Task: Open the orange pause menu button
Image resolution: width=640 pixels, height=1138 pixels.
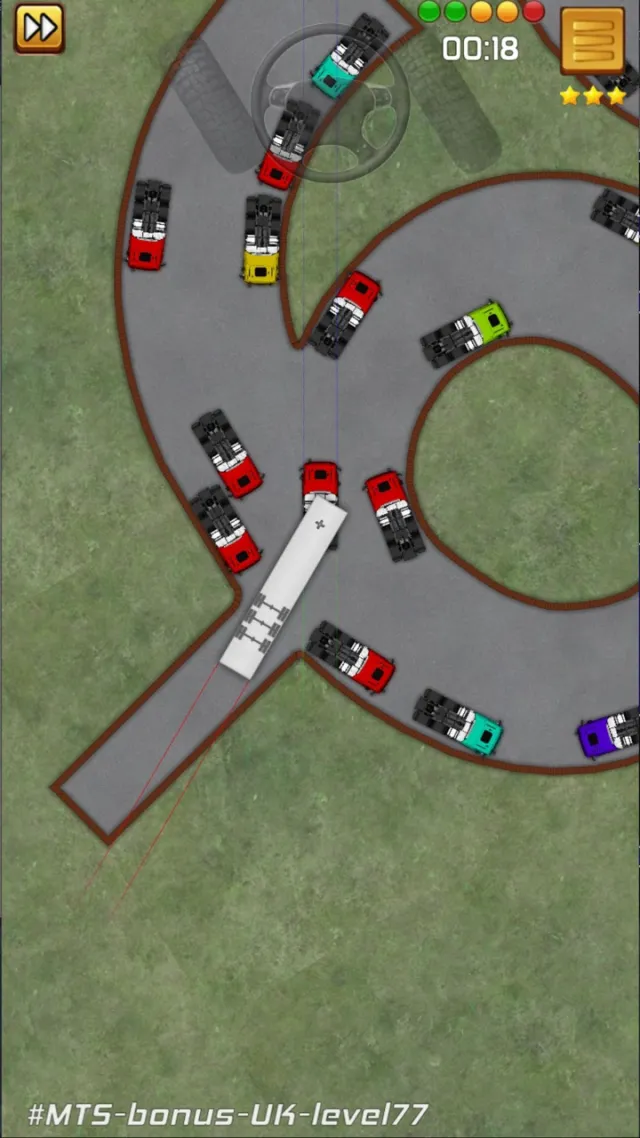Action: tap(592, 41)
